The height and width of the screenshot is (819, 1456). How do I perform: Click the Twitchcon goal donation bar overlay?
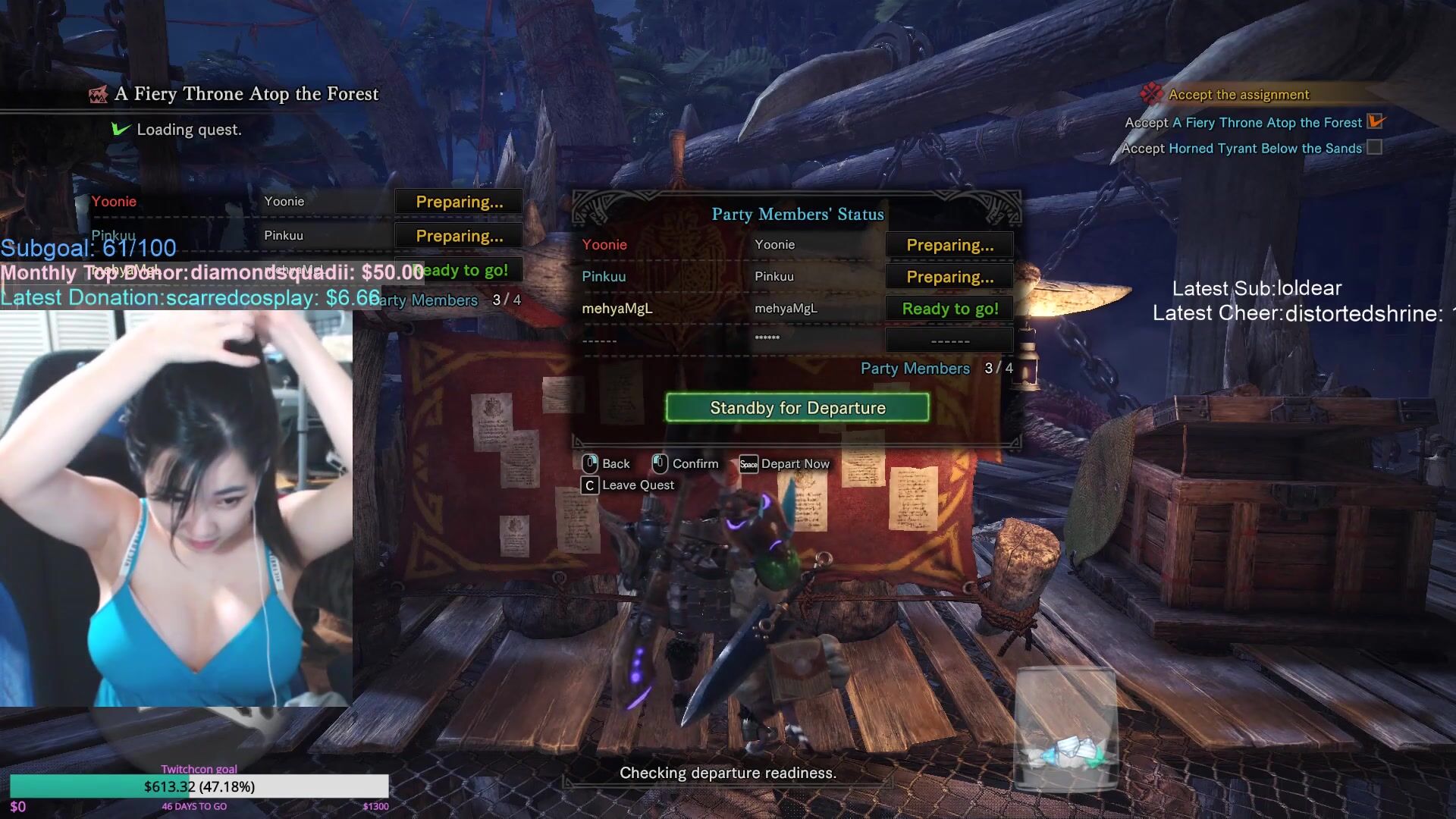(199, 786)
